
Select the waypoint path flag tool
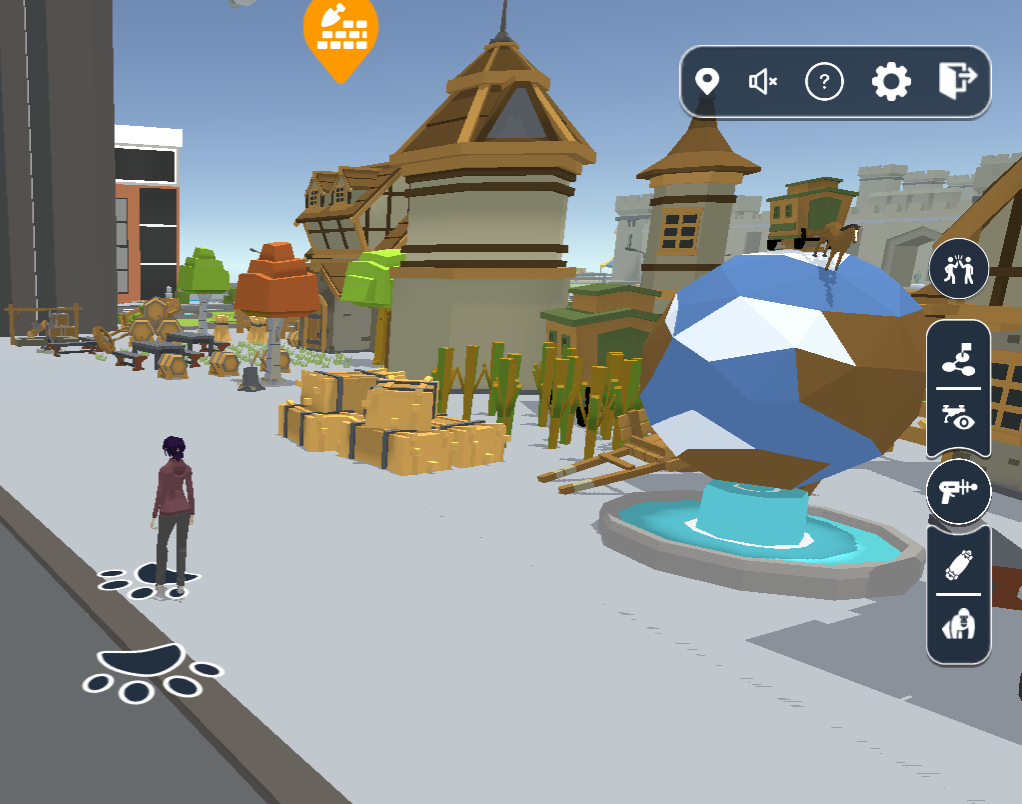pos(959,357)
